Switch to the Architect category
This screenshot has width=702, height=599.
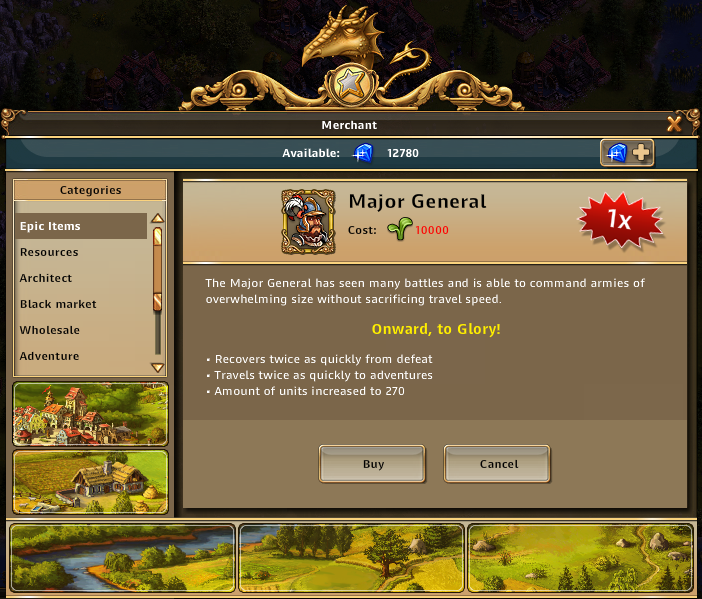(x=80, y=278)
